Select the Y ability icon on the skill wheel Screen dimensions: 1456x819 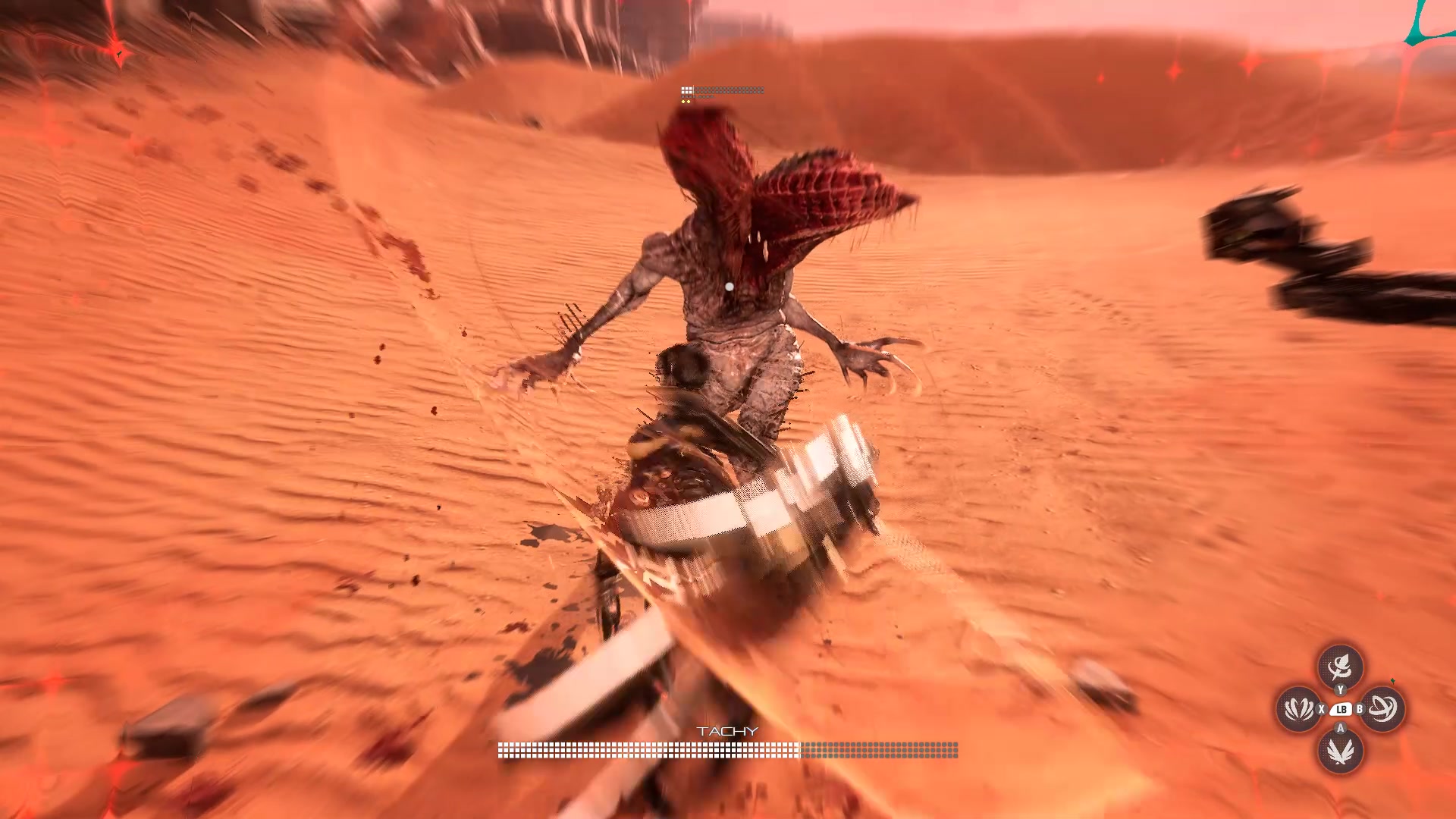point(1341,667)
